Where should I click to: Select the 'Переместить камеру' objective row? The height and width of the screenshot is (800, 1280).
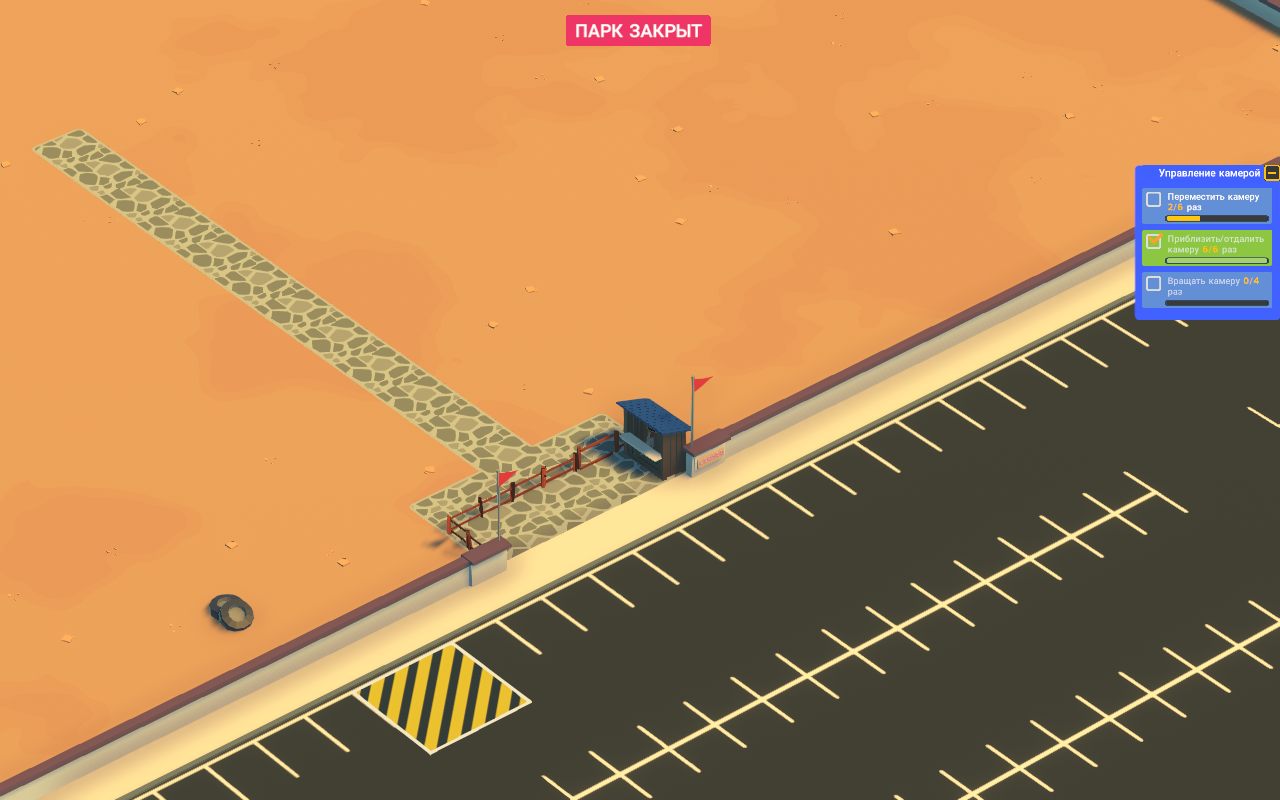click(1207, 205)
